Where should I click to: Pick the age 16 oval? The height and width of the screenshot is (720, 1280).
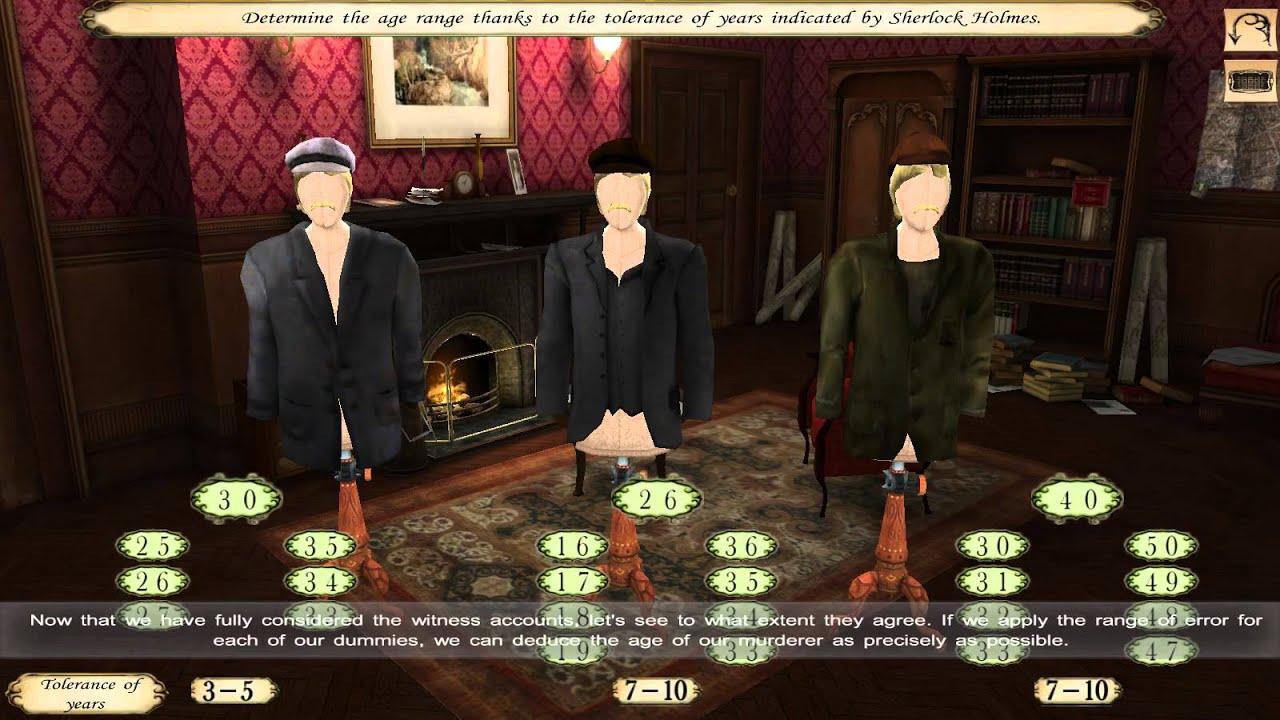(572, 546)
